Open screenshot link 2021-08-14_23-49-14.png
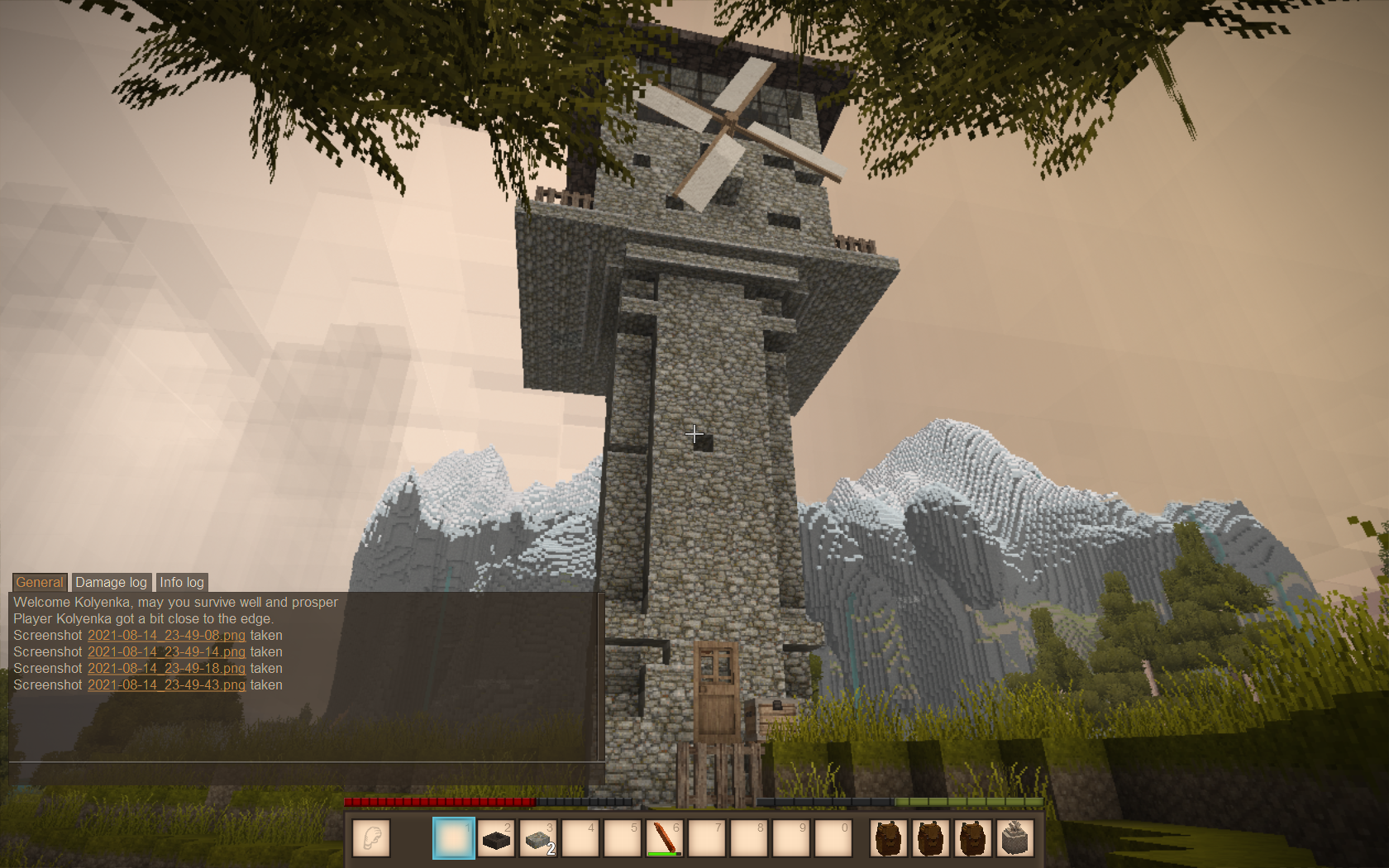 coord(166,652)
